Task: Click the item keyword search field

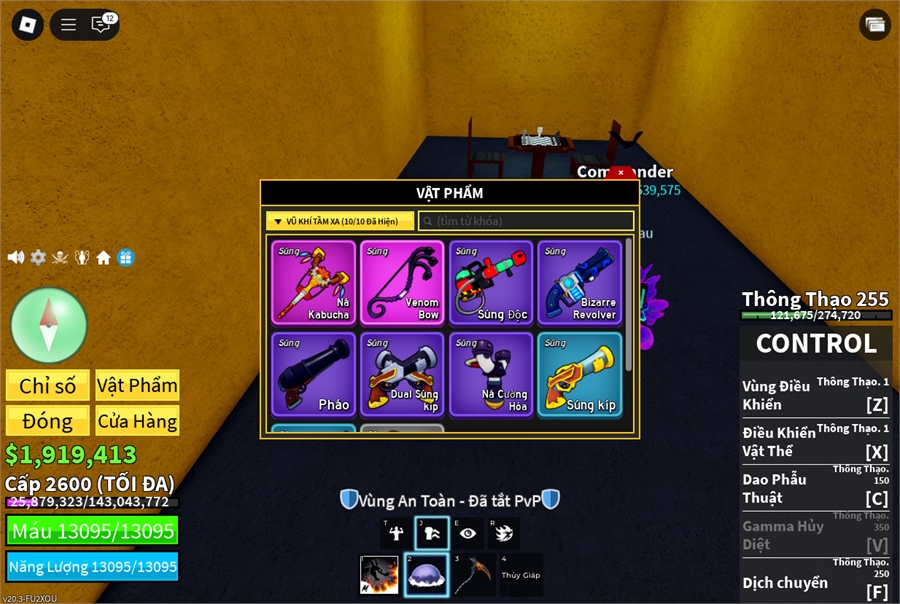Action: click(x=525, y=221)
